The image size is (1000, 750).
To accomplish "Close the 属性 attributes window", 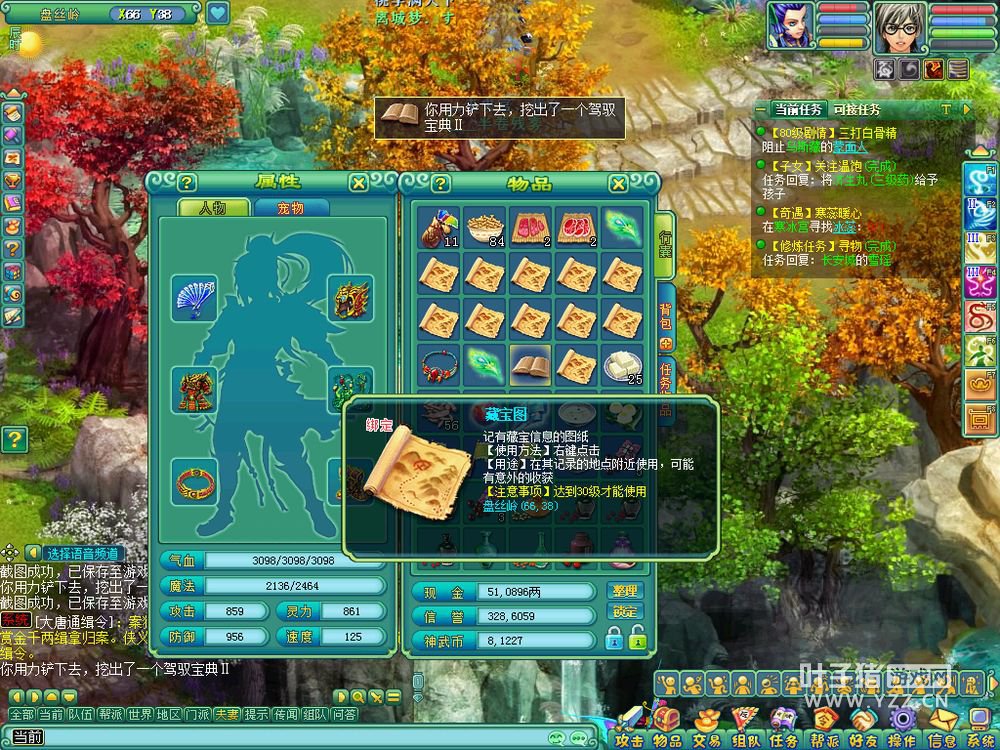I will [358, 183].
